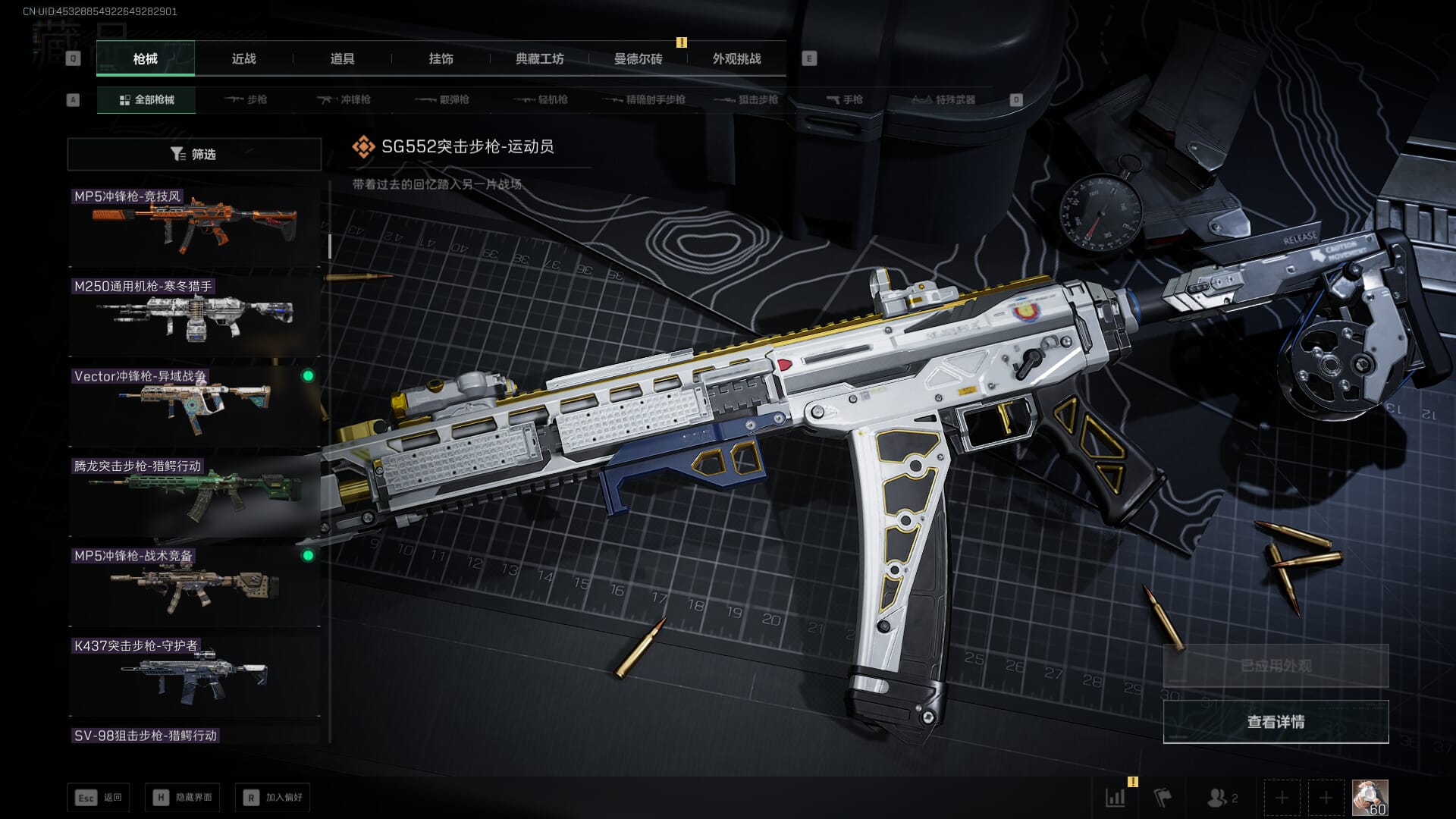Choose the M250通用机枪-寒冬猎手 skin
1456x819 pixels.
pos(194,316)
